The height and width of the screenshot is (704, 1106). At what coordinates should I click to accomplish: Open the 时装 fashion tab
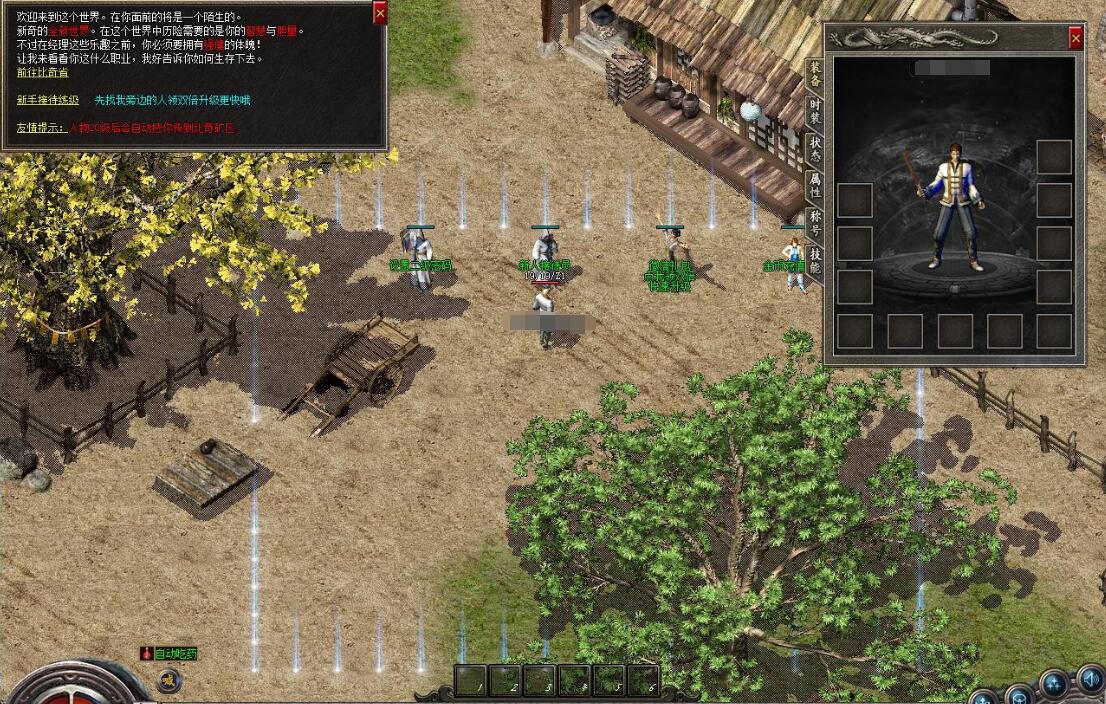(x=815, y=110)
